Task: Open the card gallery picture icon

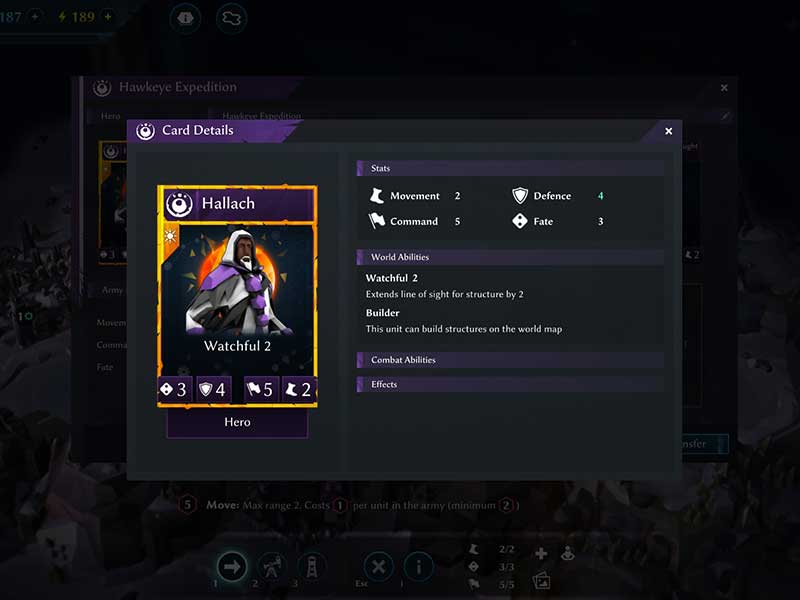Action: click(x=541, y=580)
